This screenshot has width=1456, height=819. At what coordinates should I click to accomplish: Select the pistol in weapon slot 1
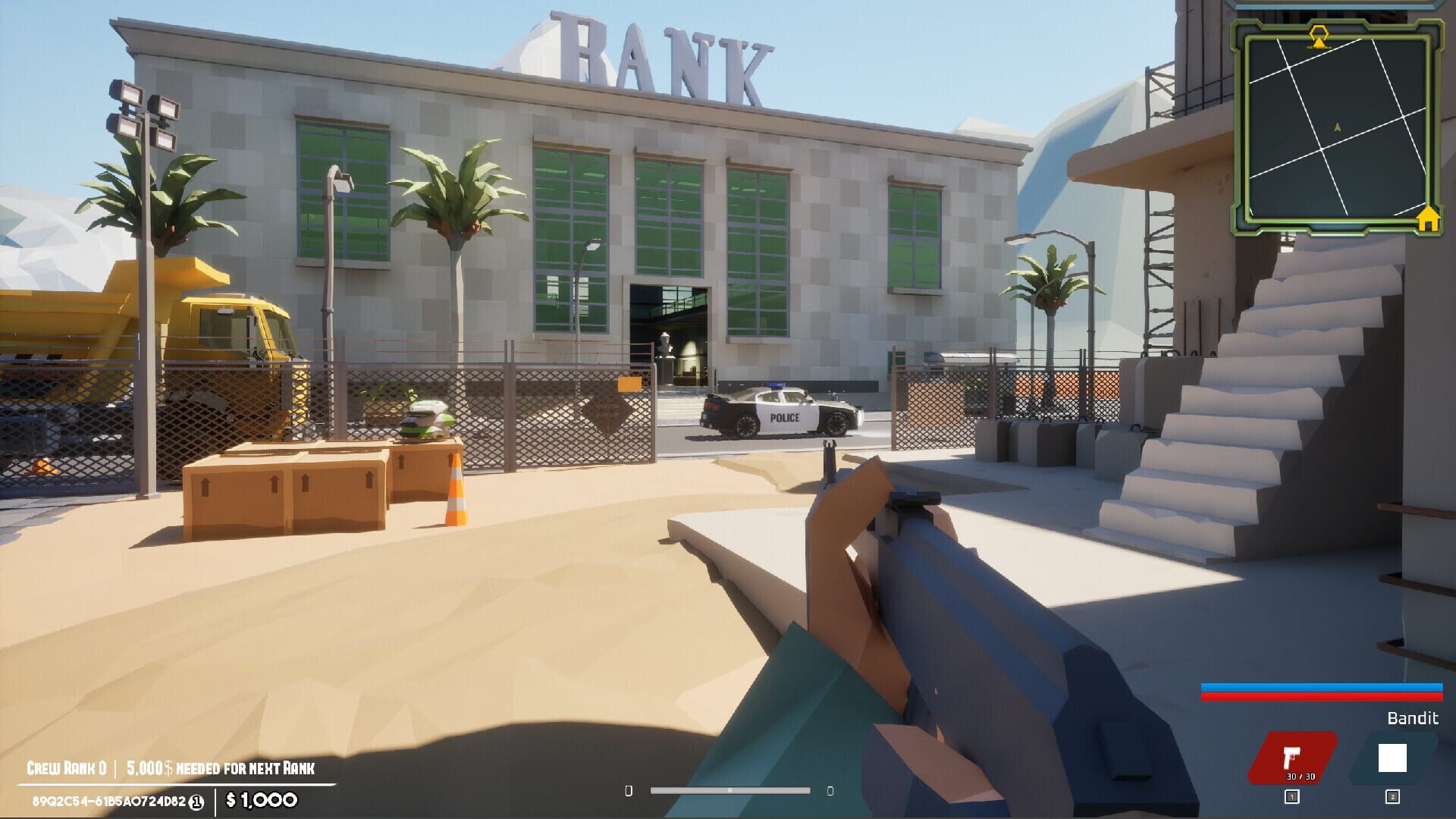pos(1291,756)
